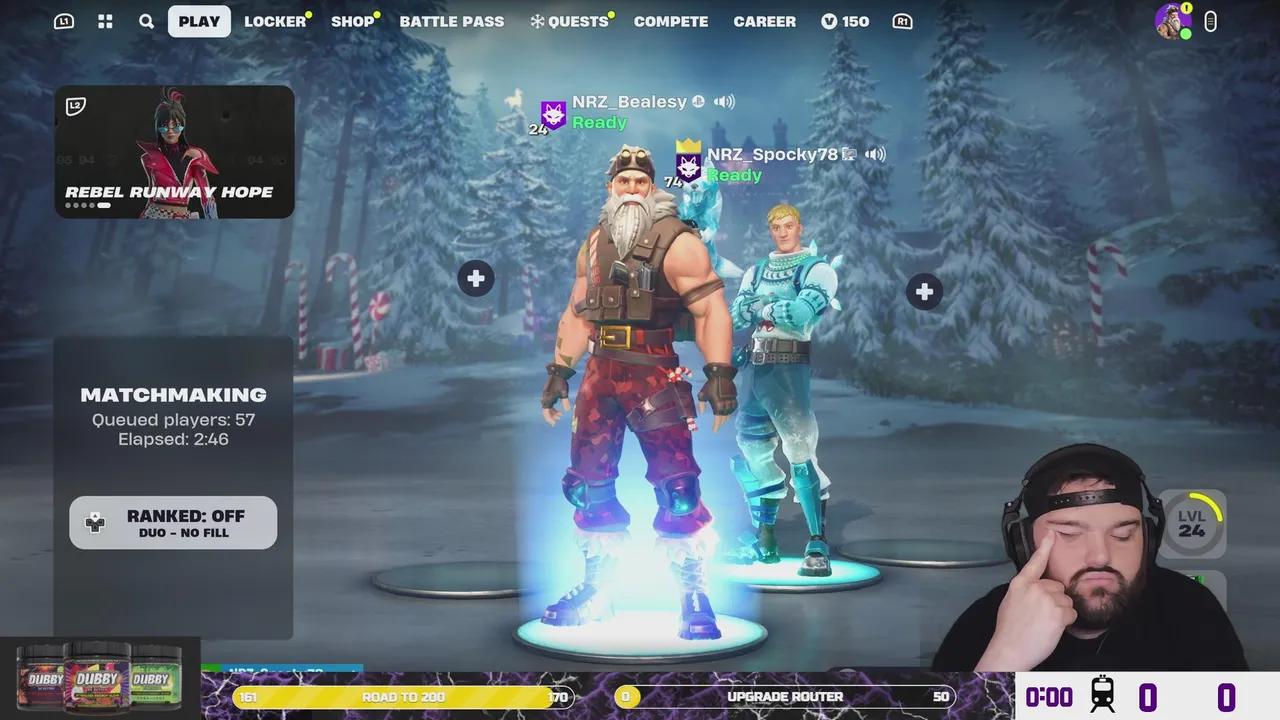Select the Compete menu item
This screenshot has height=720, width=1280.
pos(670,20)
